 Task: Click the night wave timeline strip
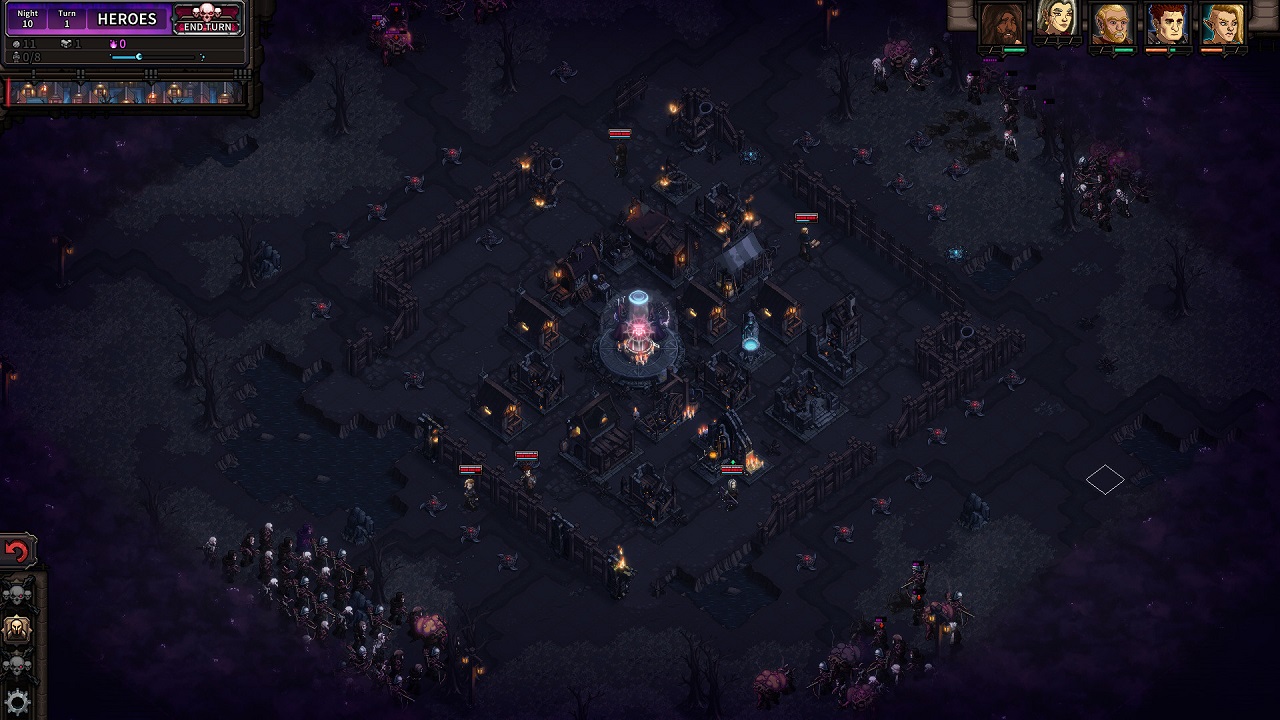click(126, 93)
